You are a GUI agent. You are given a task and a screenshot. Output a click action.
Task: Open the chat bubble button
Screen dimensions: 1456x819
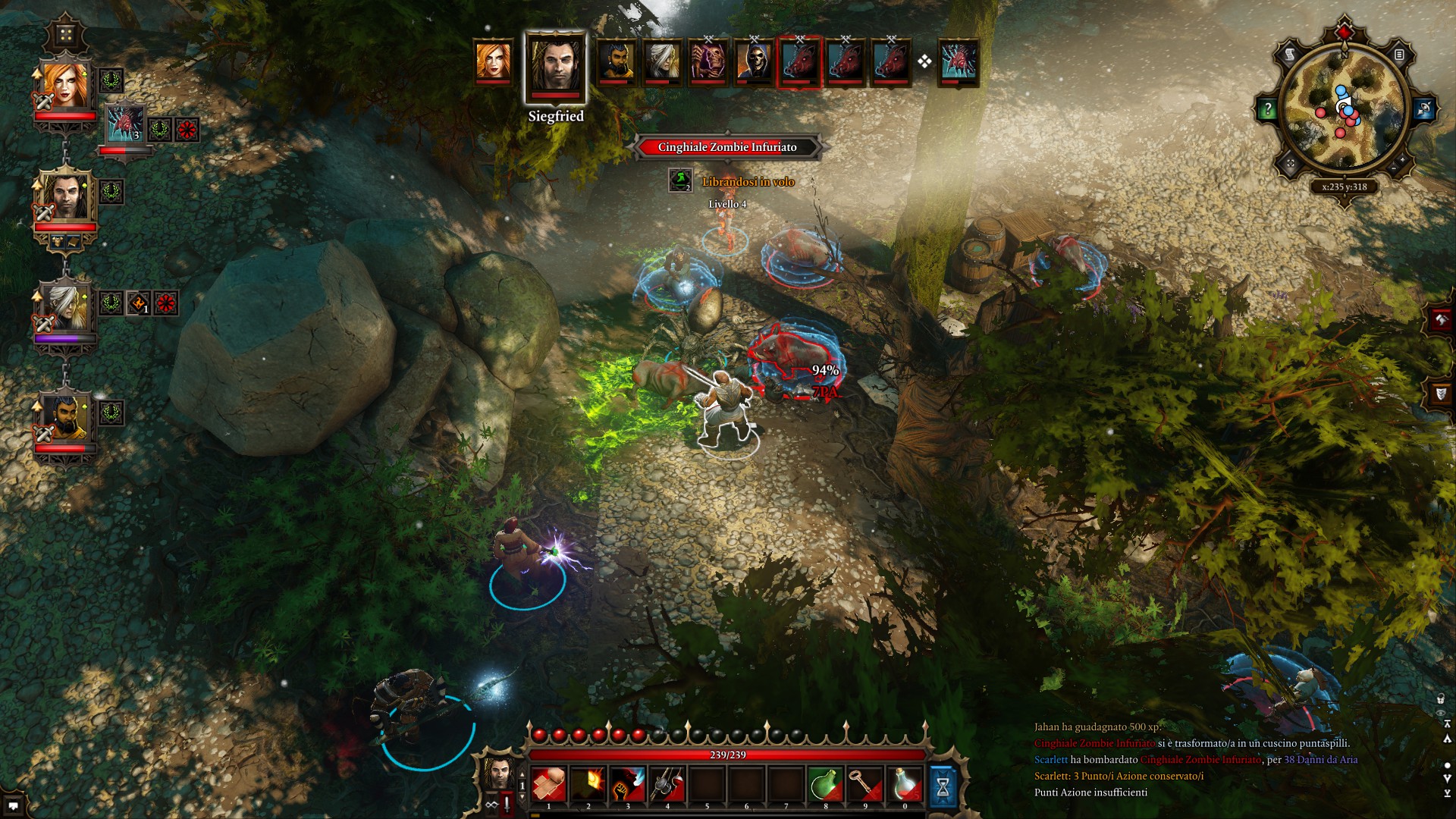point(13,806)
